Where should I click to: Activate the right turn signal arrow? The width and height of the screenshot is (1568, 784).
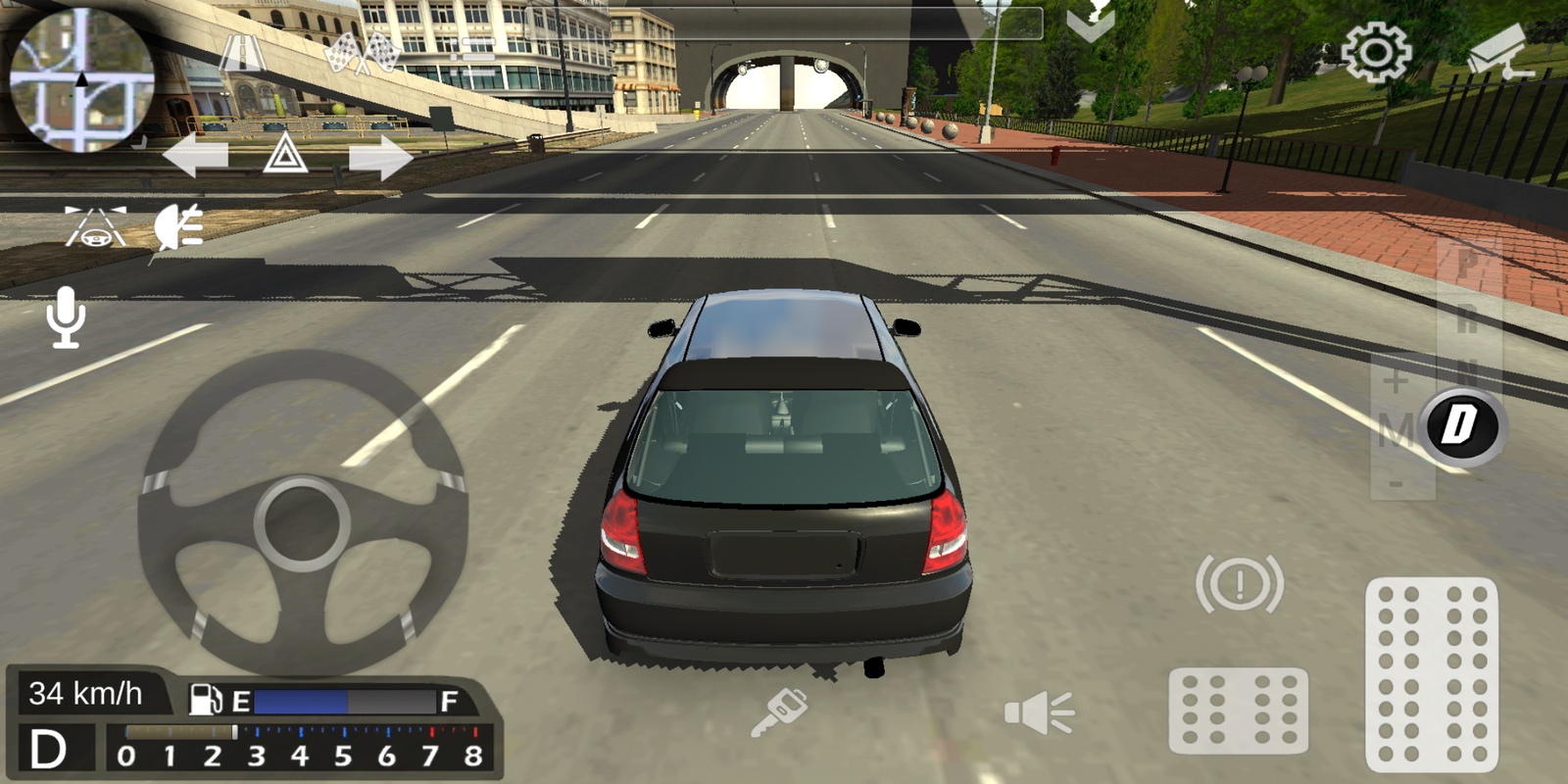(380, 157)
